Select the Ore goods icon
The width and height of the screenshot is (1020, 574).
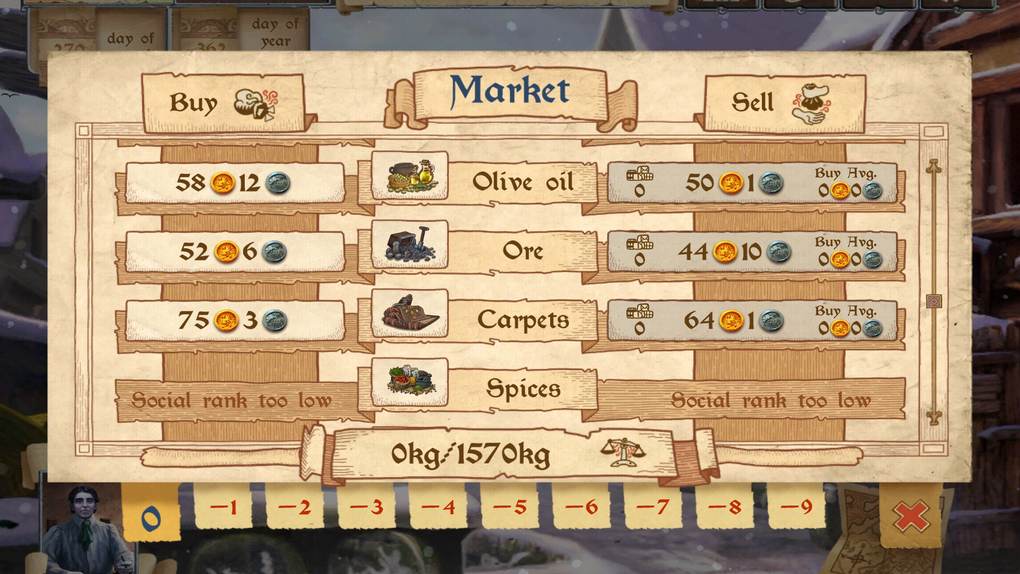pyautogui.click(x=410, y=245)
